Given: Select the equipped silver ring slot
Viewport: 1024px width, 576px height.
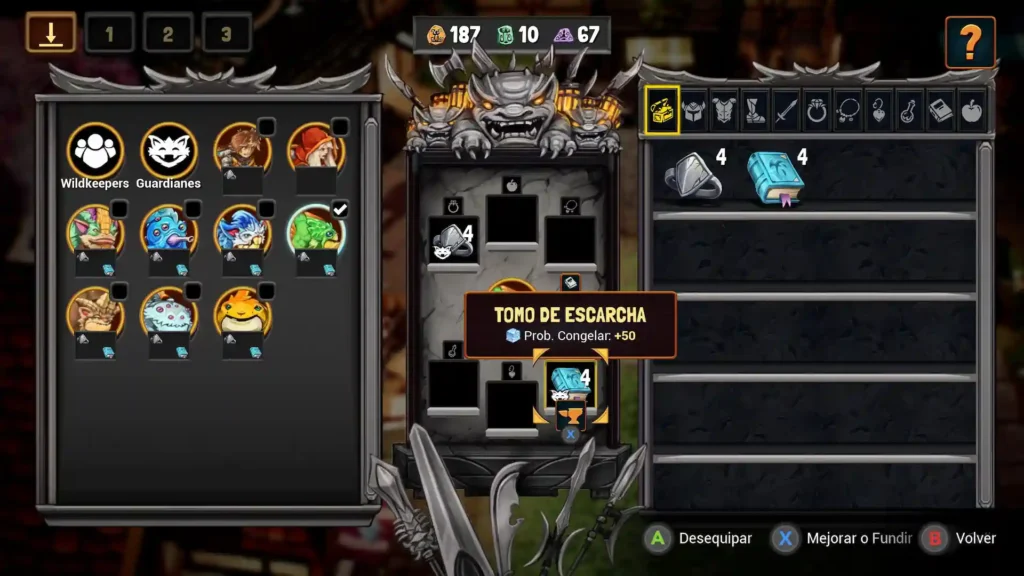Looking at the screenshot, I should (x=453, y=241).
